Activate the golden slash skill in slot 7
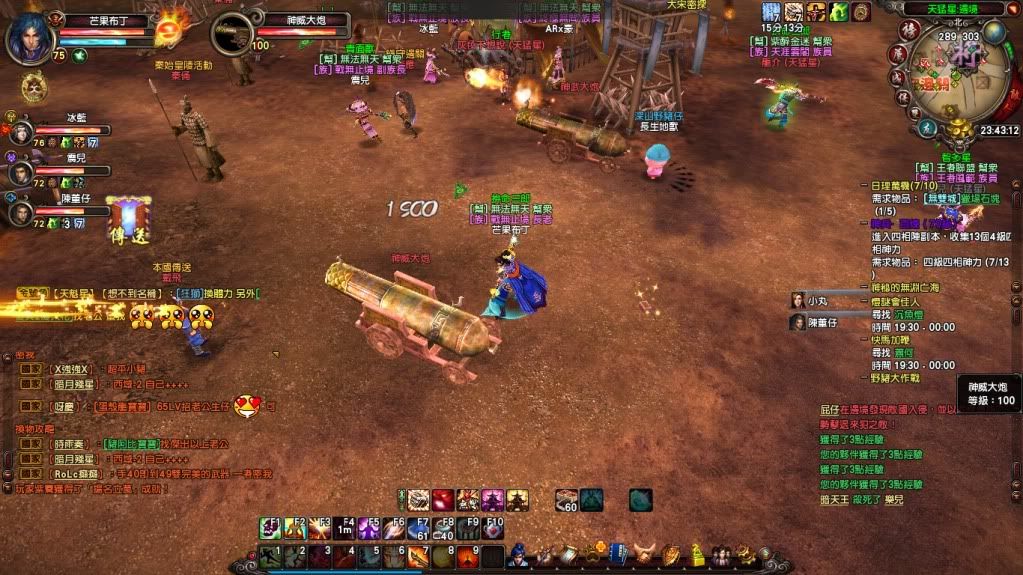The image size is (1023, 575). click(x=417, y=557)
